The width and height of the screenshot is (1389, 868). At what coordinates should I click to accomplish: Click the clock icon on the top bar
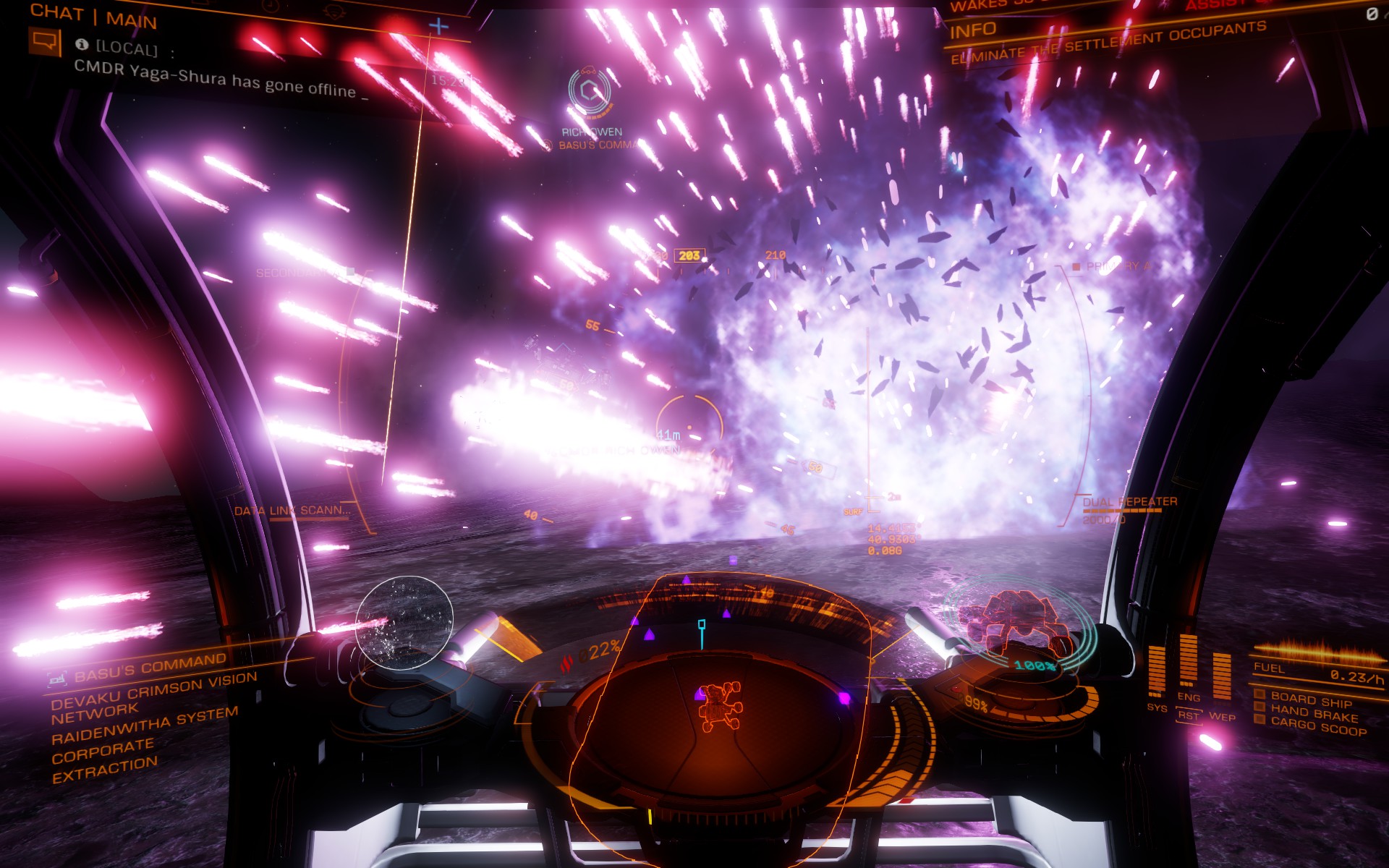point(271,6)
